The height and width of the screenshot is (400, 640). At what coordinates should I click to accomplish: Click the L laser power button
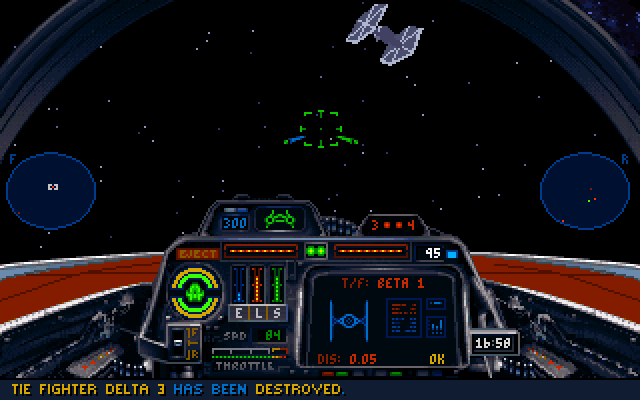pos(257,312)
